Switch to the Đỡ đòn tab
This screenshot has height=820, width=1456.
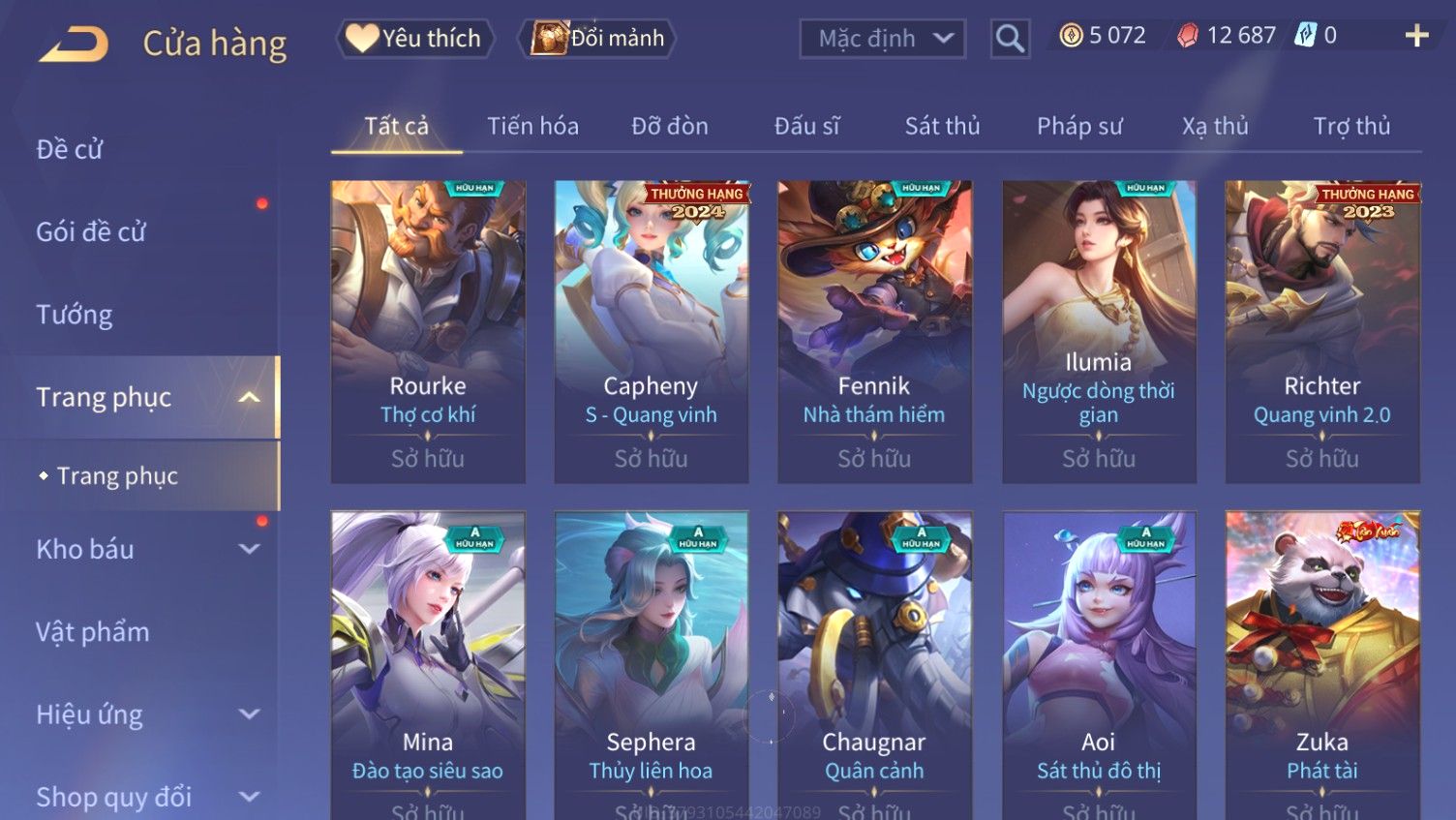tap(670, 126)
